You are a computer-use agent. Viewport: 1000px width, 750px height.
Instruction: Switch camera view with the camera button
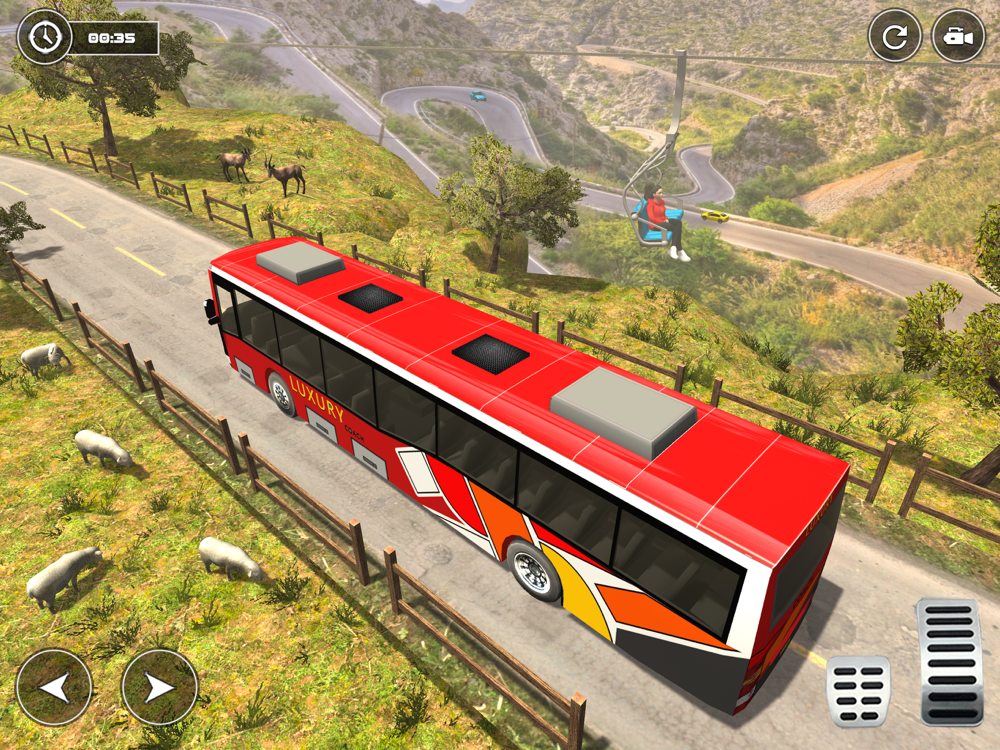click(958, 37)
